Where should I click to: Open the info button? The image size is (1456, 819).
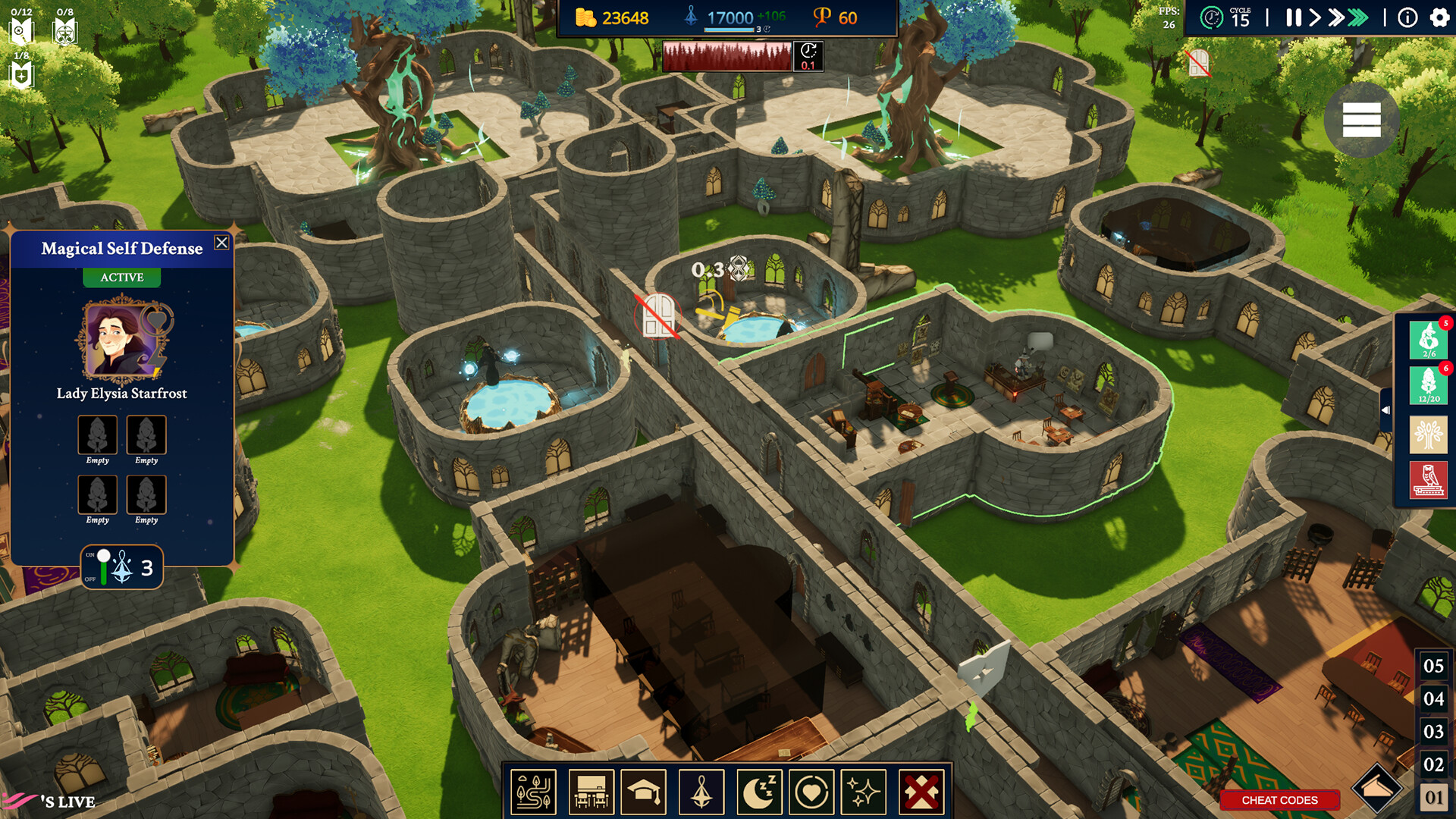coord(1407,17)
